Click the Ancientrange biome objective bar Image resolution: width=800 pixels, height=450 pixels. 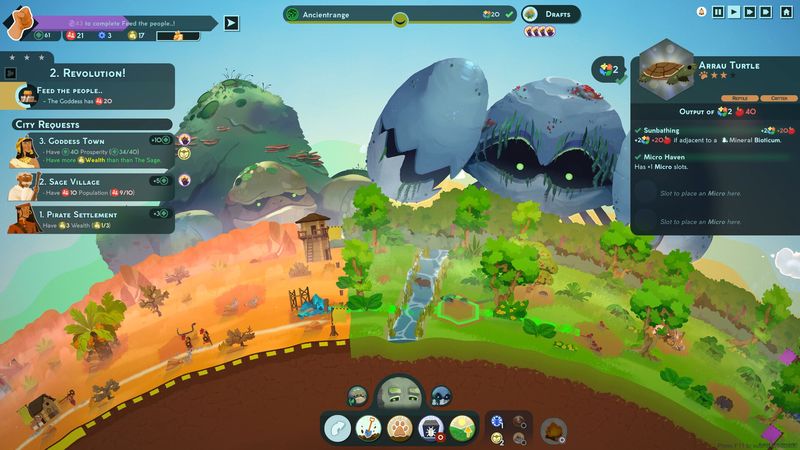[x=398, y=14]
